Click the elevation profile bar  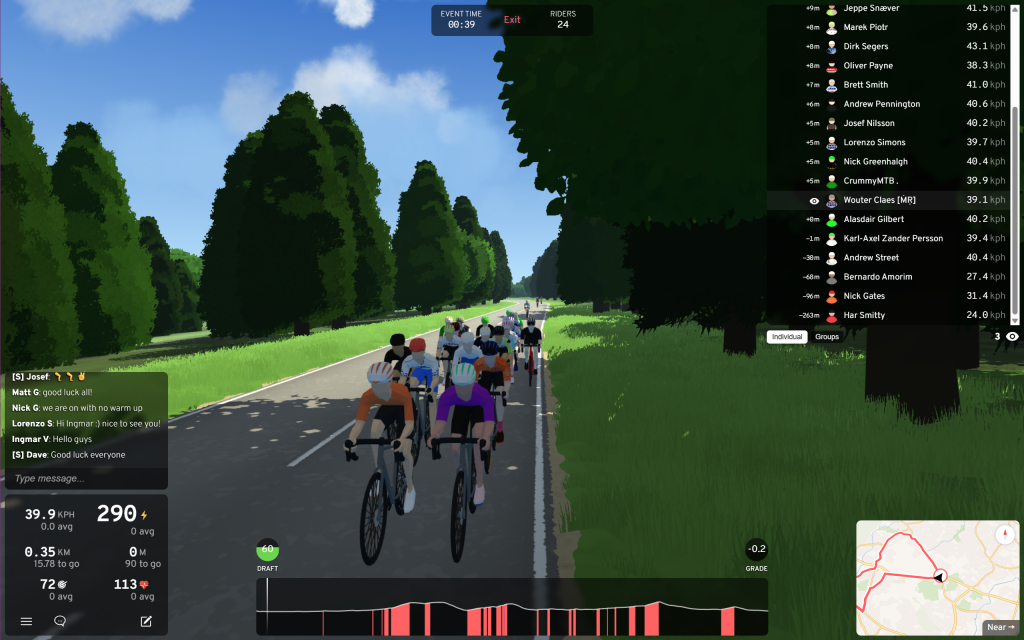(x=512, y=606)
